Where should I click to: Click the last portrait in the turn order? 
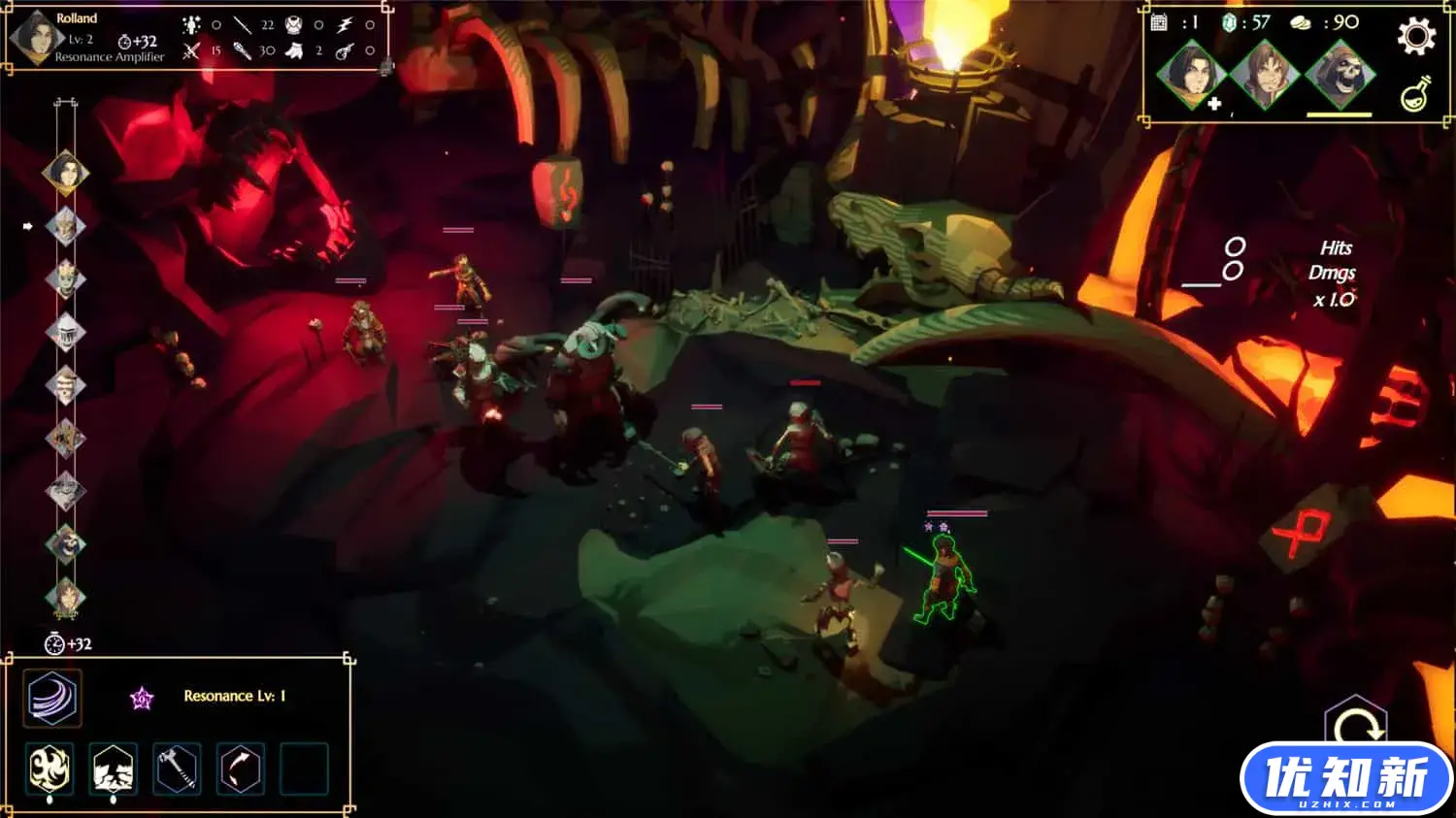(x=65, y=597)
